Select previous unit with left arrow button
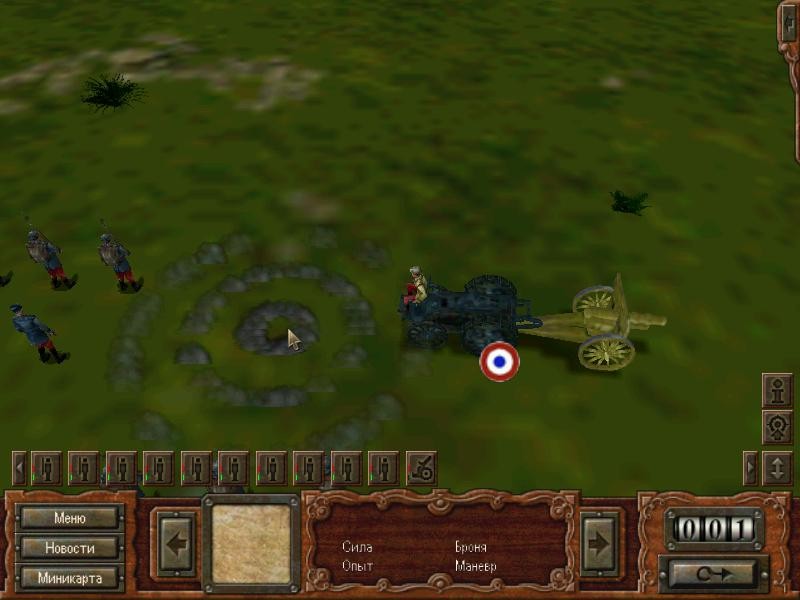This screenshot has height=600, width=800. pos(177,544)
